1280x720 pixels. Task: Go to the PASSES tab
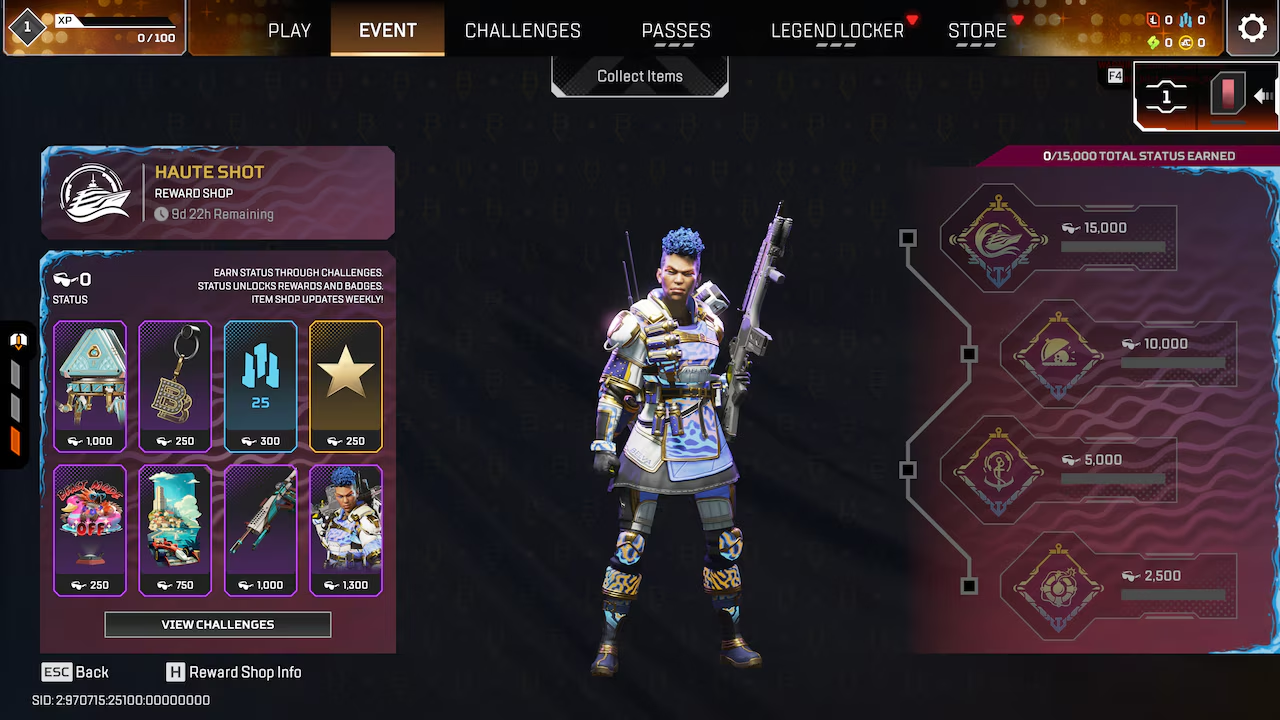click(676, 30)
